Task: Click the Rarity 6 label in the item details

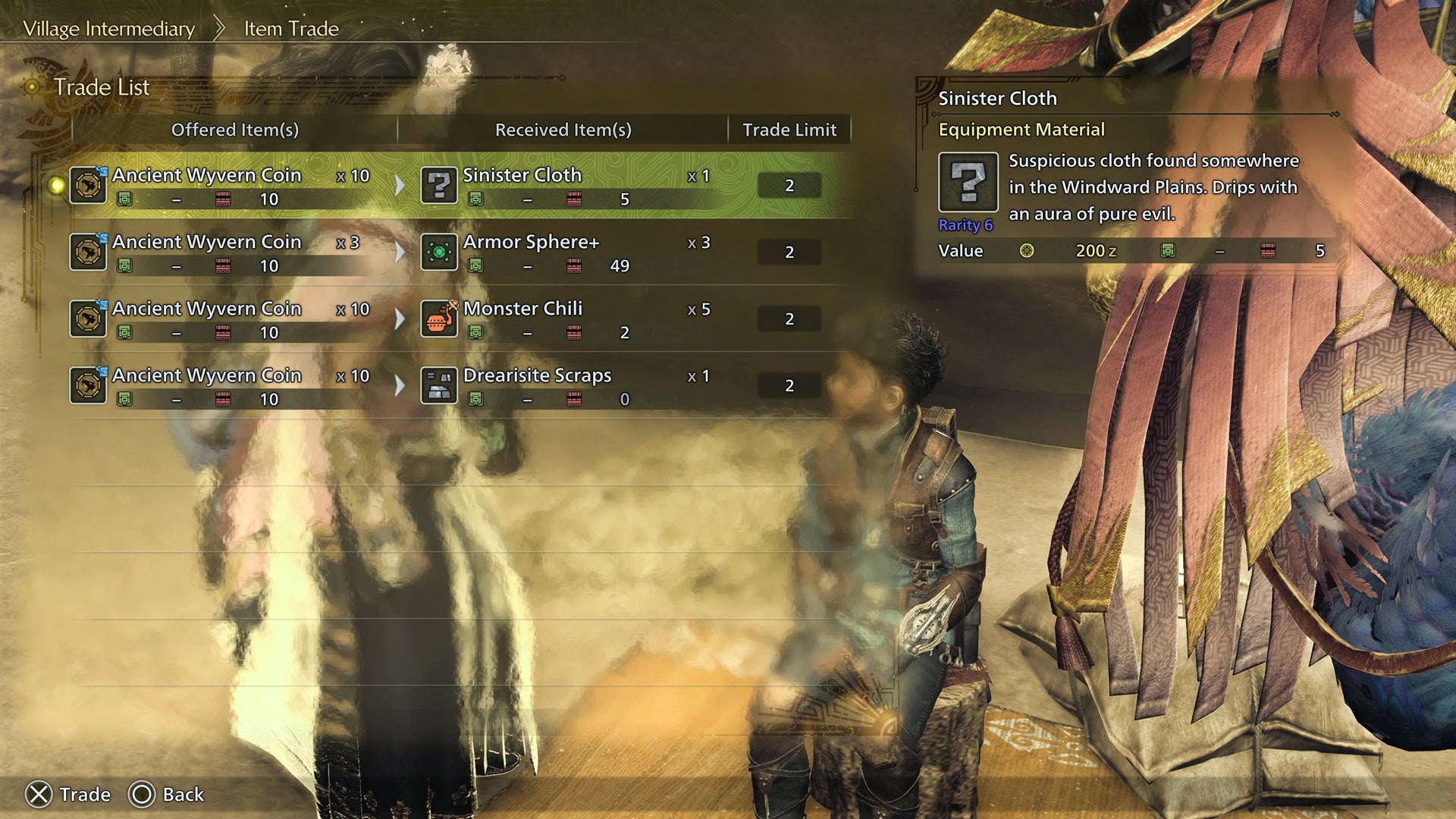Action: click(966, 225)
